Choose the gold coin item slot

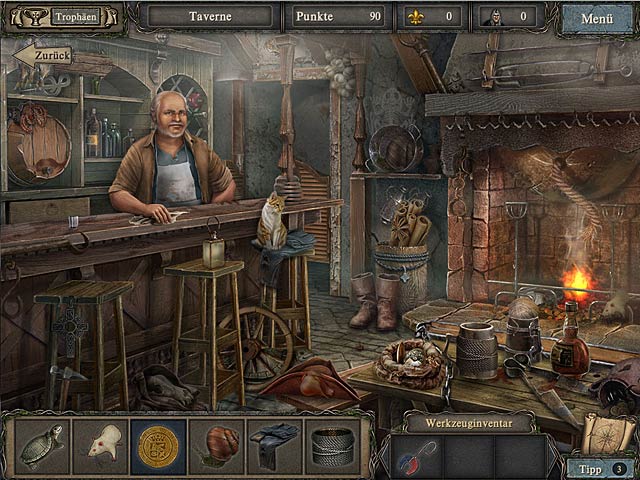coord(158,446)
